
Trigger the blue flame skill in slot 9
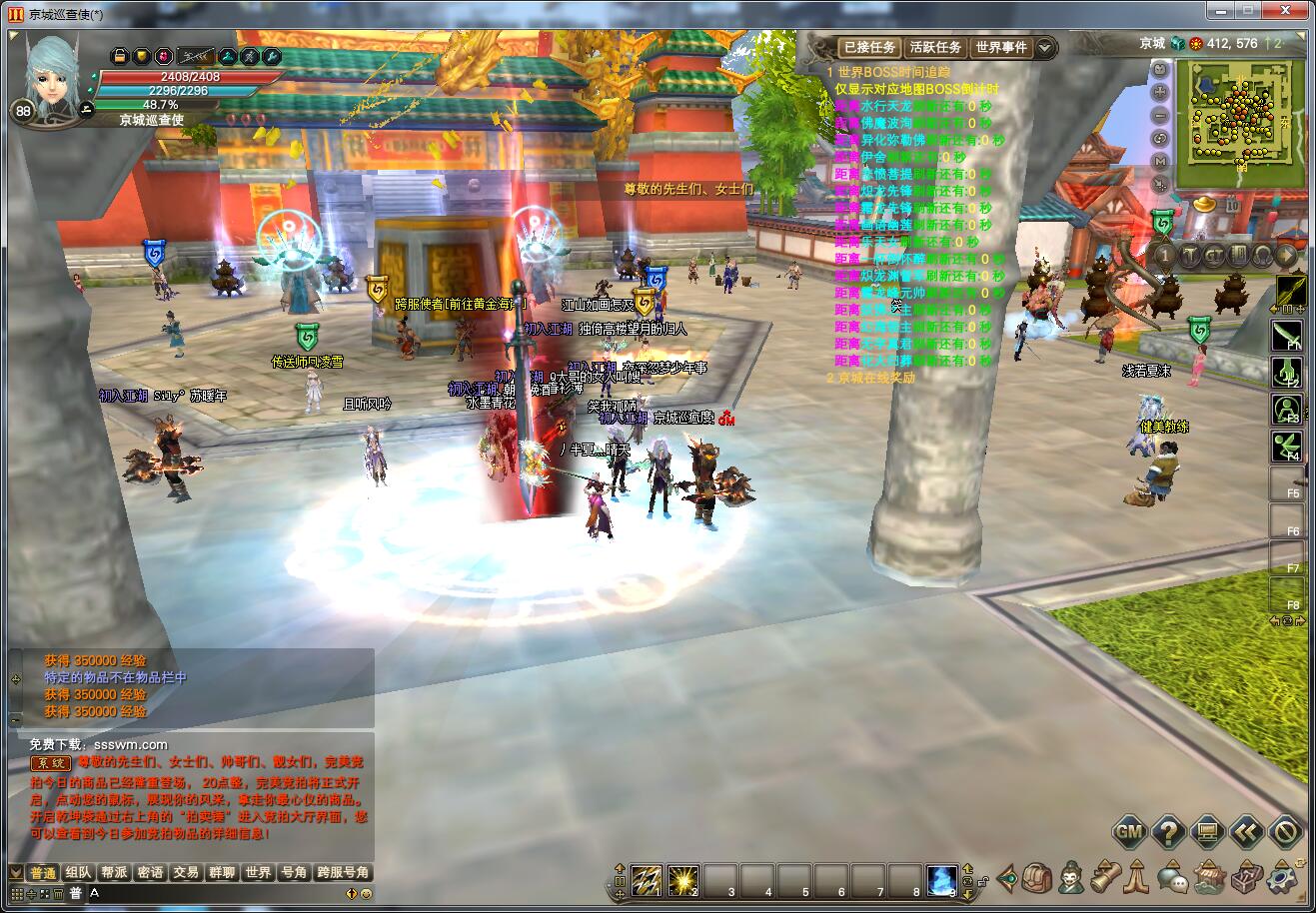coord(941,879)
